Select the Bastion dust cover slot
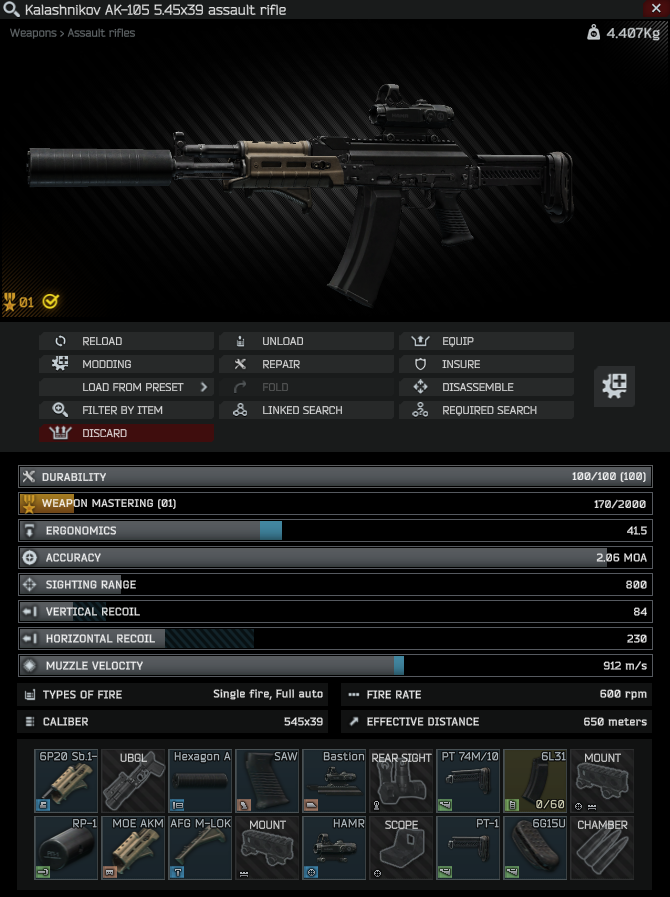 click(334, 780)
